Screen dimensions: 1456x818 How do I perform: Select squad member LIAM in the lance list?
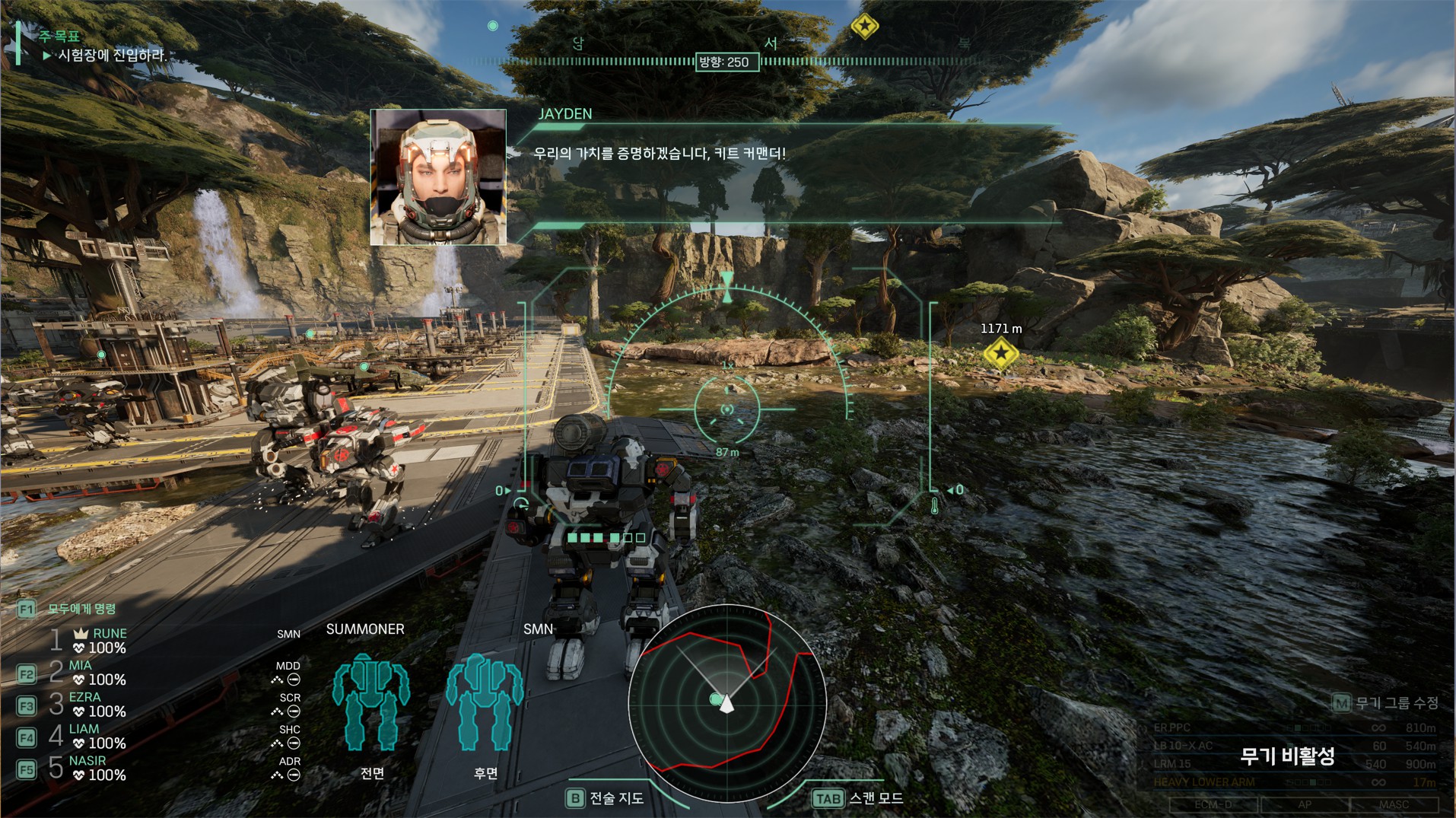point(84,729)
